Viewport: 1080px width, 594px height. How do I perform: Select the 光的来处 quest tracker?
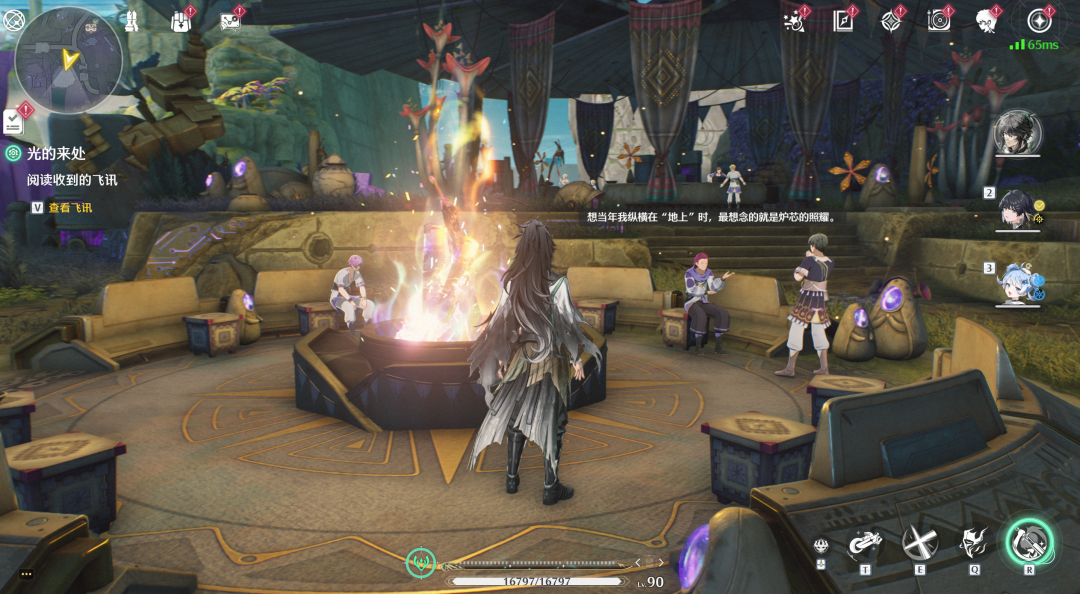coord(58,153)
